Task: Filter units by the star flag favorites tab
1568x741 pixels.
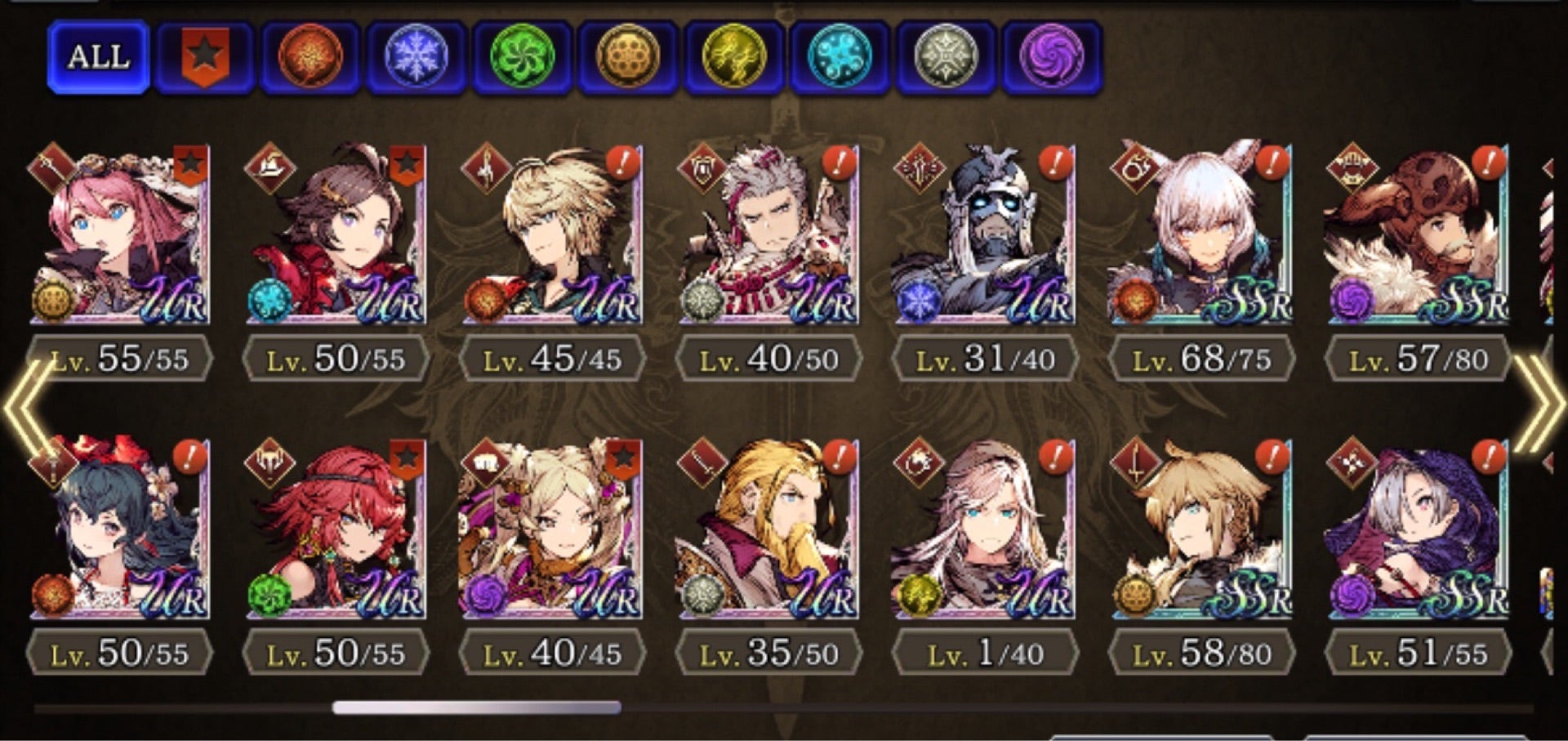Action: point(204,57)
